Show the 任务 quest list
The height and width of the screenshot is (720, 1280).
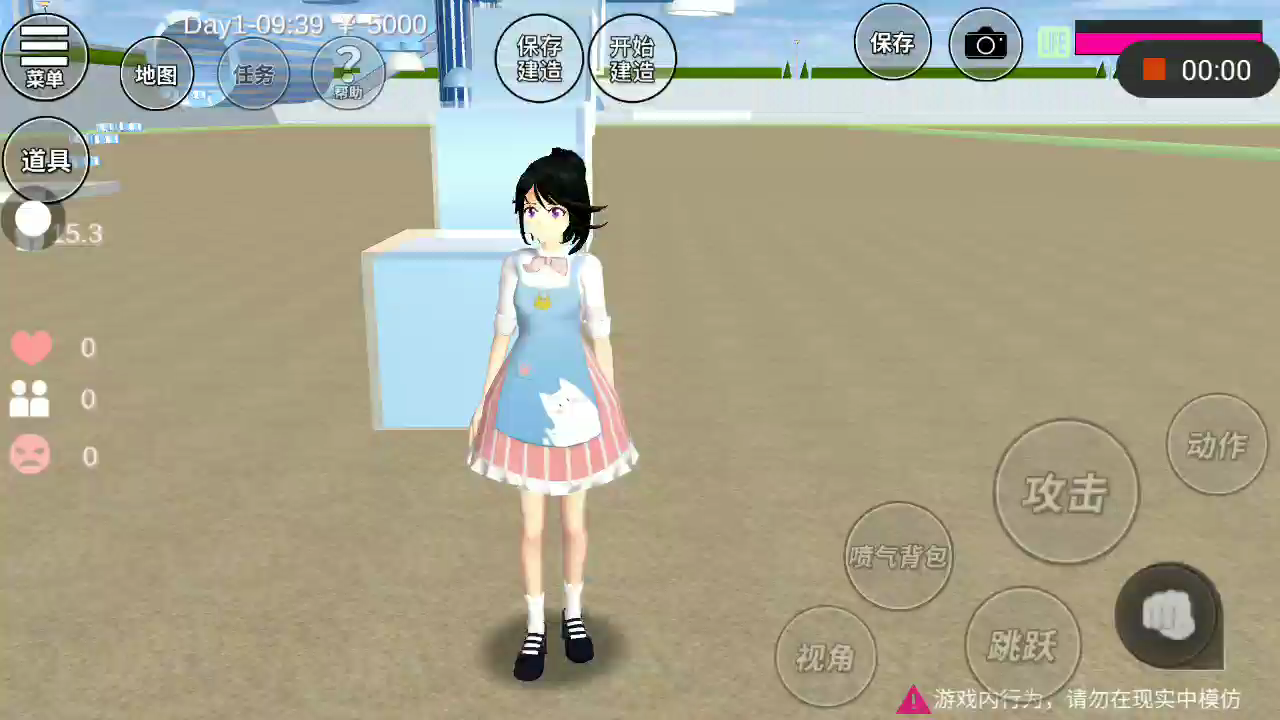[254, 74]
